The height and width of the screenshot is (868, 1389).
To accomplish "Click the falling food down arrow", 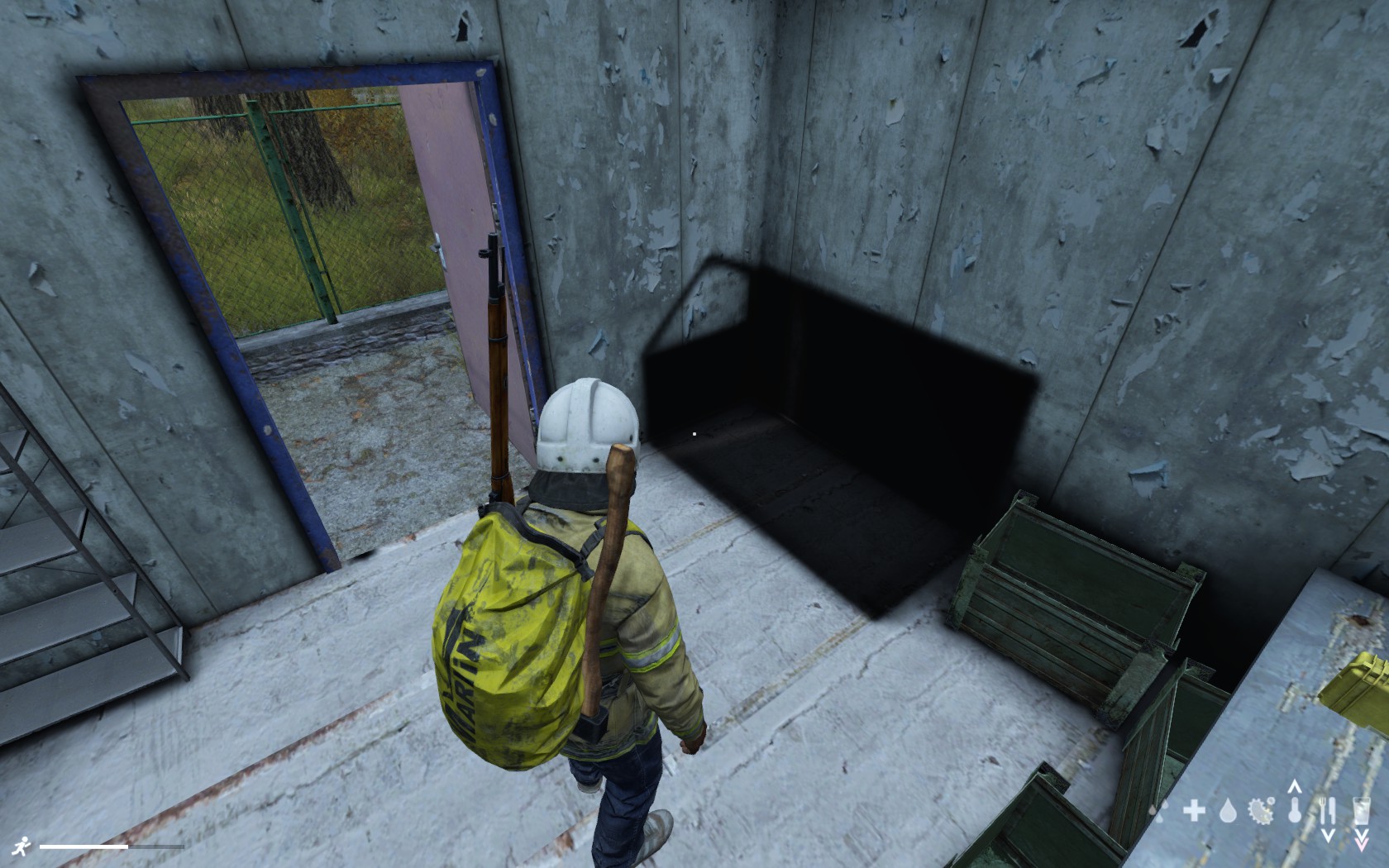I will coord(1329,835).
